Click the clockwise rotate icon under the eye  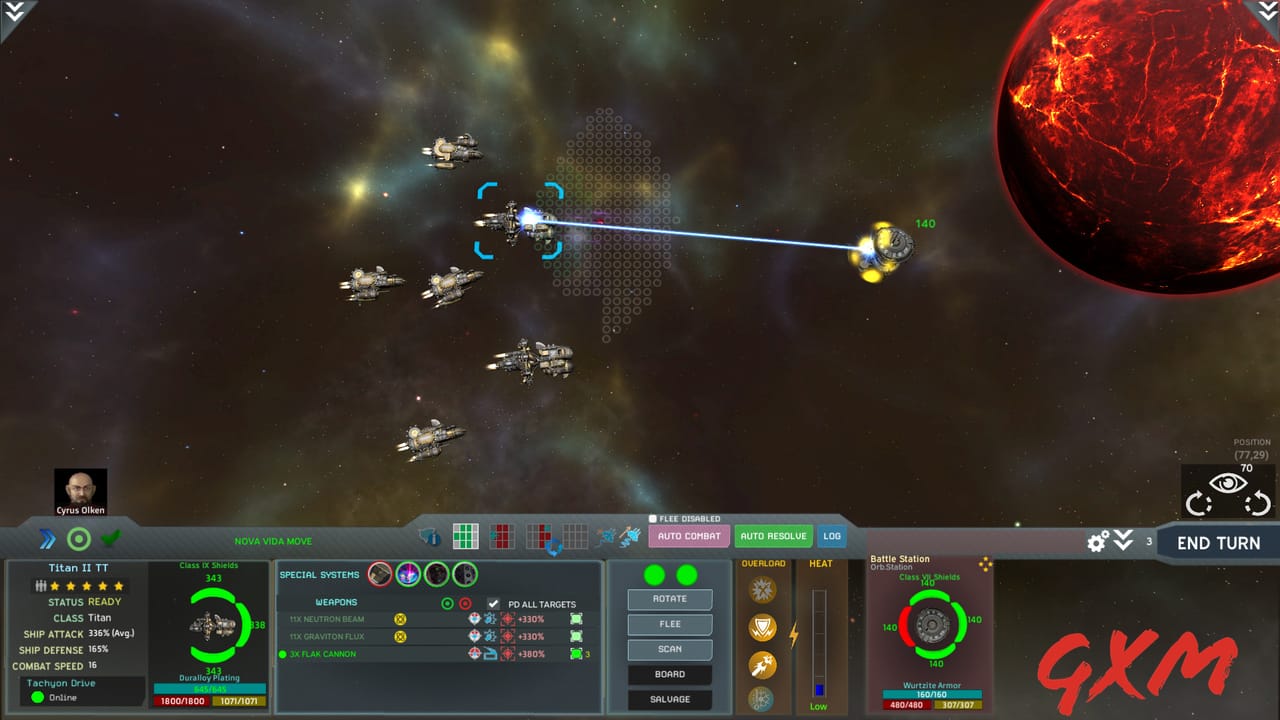(x=1197, y=503)
